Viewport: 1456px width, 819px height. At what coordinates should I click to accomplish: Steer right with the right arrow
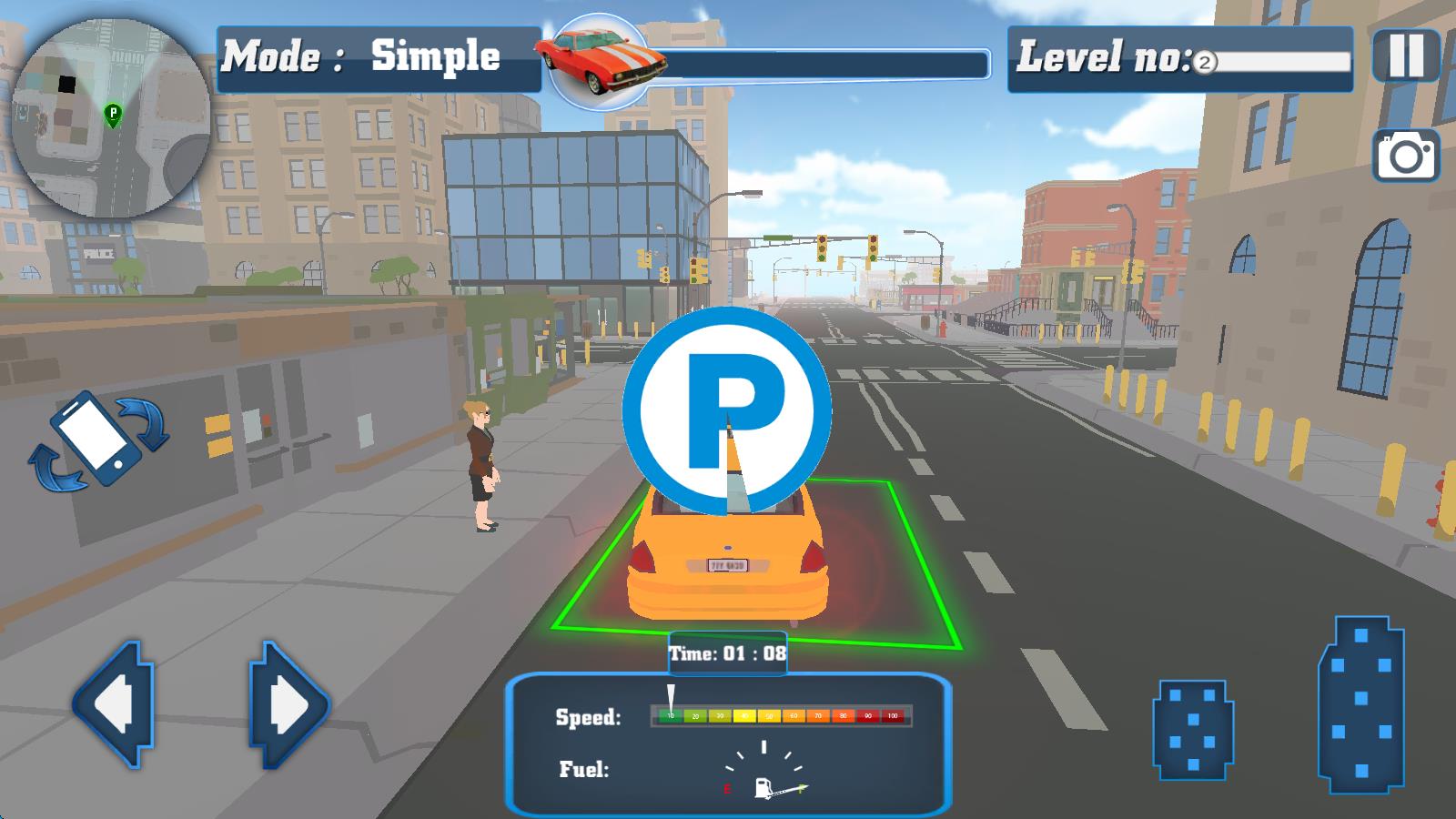[289, 704]
